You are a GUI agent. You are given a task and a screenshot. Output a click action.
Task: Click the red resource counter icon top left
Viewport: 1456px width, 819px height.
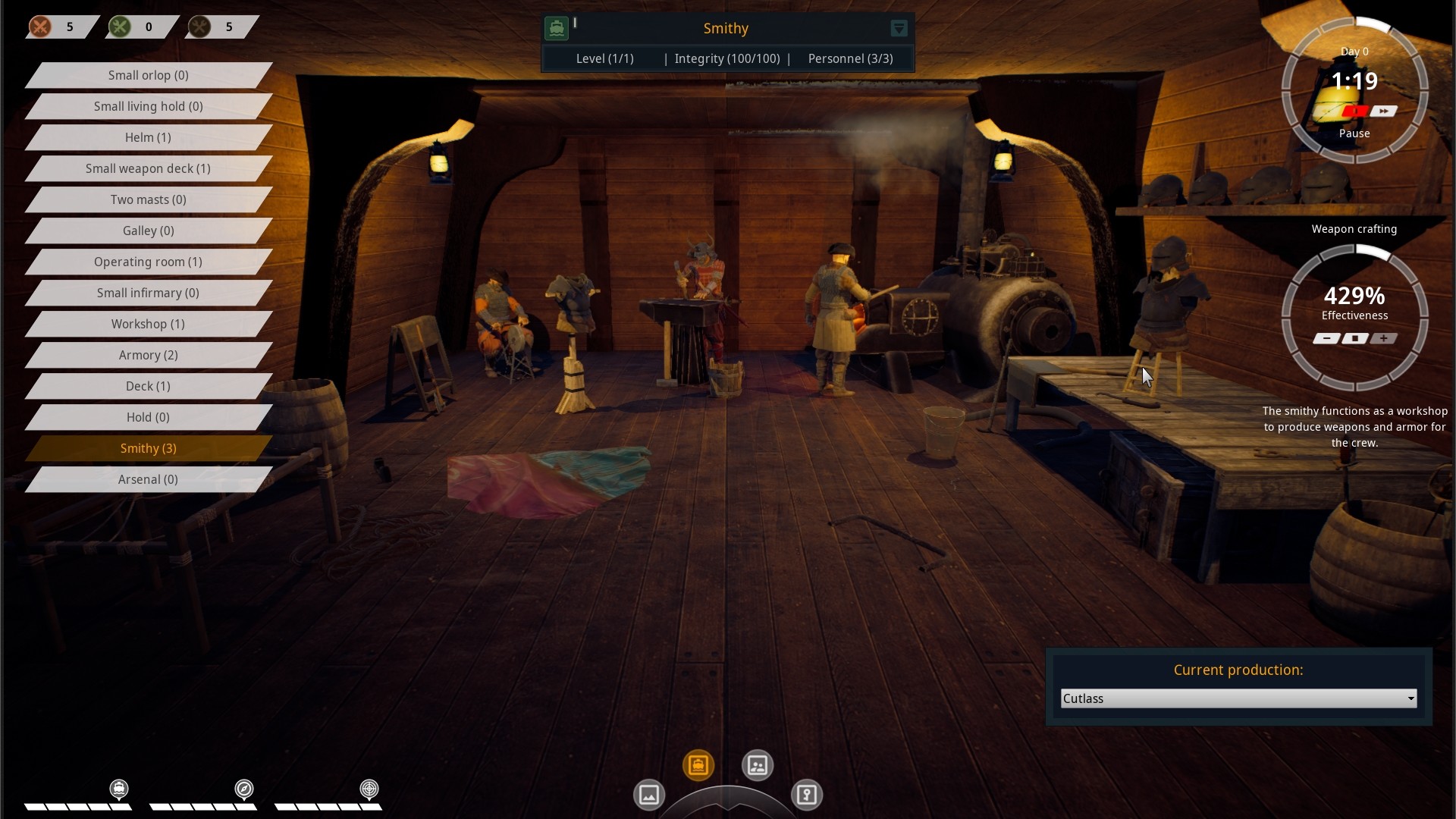click(40, 27)
